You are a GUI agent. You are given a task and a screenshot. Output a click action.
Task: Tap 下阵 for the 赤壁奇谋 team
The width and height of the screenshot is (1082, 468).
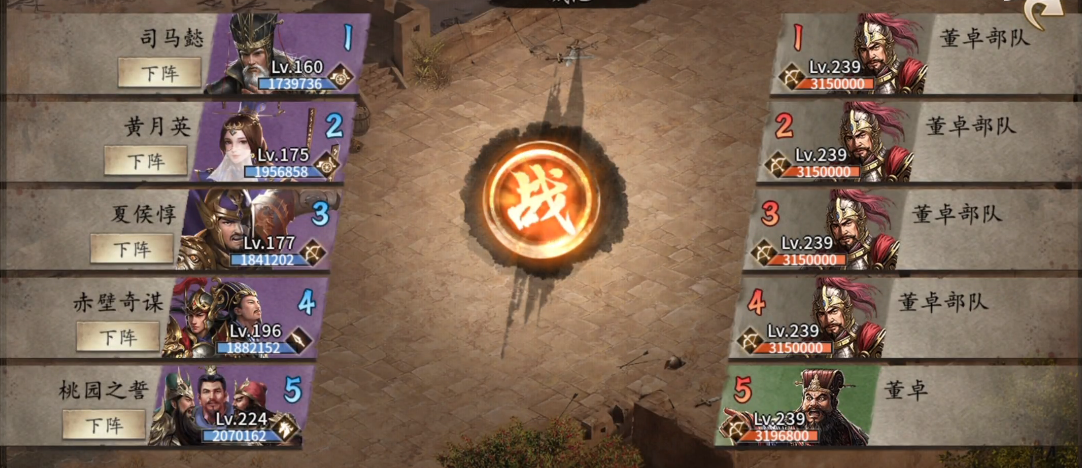pos(118,337)
